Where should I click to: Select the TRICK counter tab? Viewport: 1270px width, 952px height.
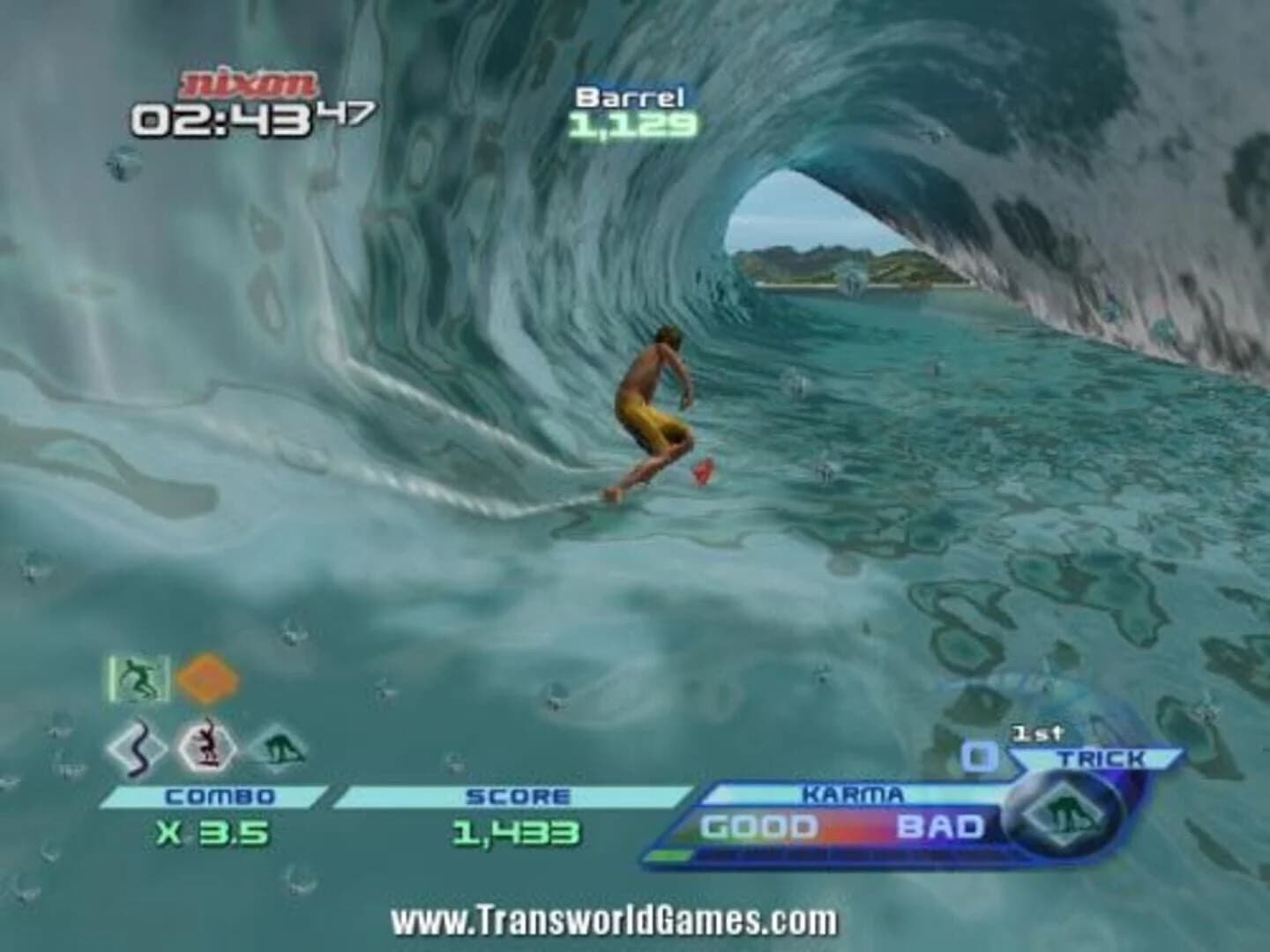1105,756
